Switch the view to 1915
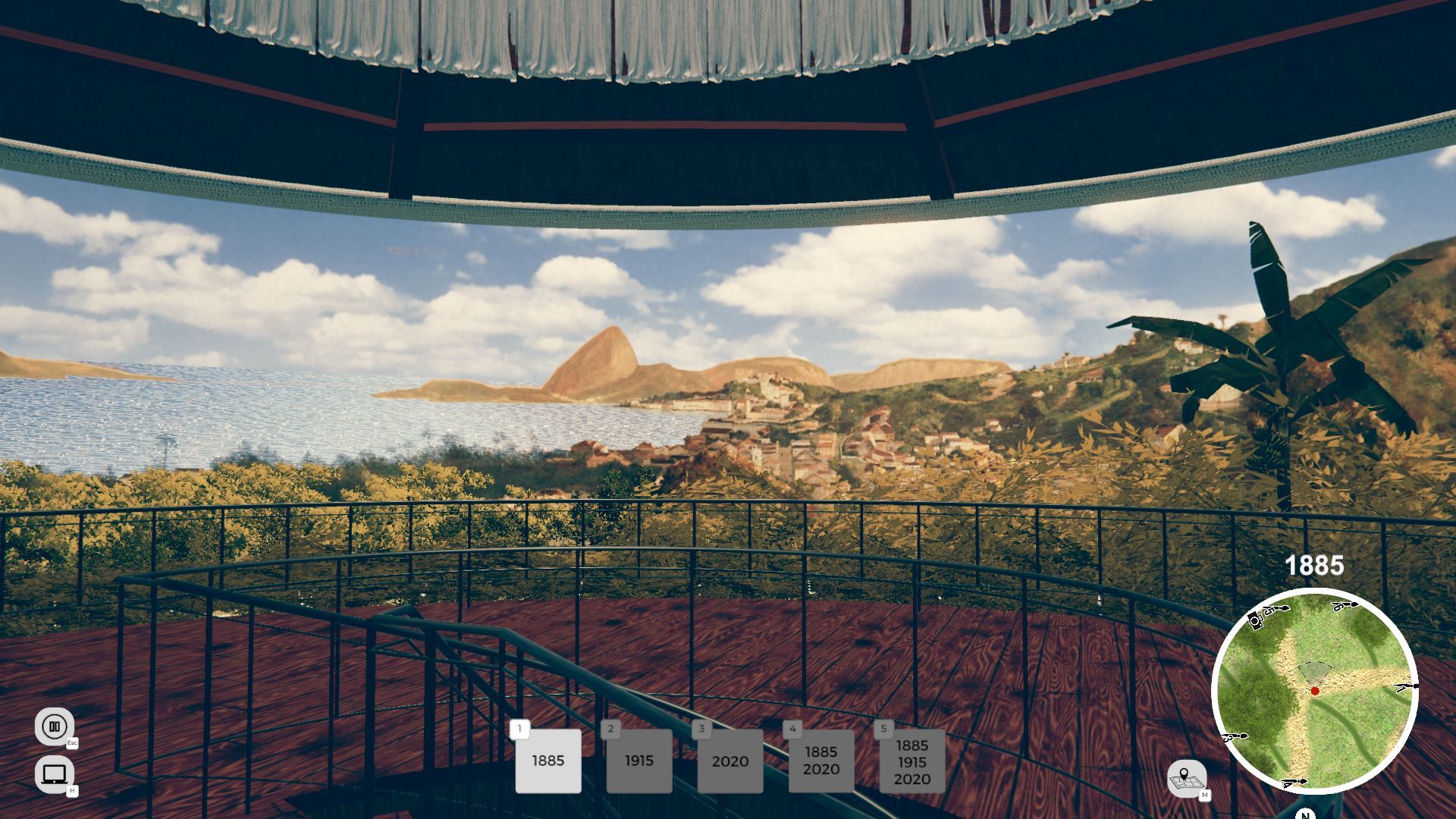Image resolution: width=1456 pixels, height=819 pixels. [x=639, y=761]
